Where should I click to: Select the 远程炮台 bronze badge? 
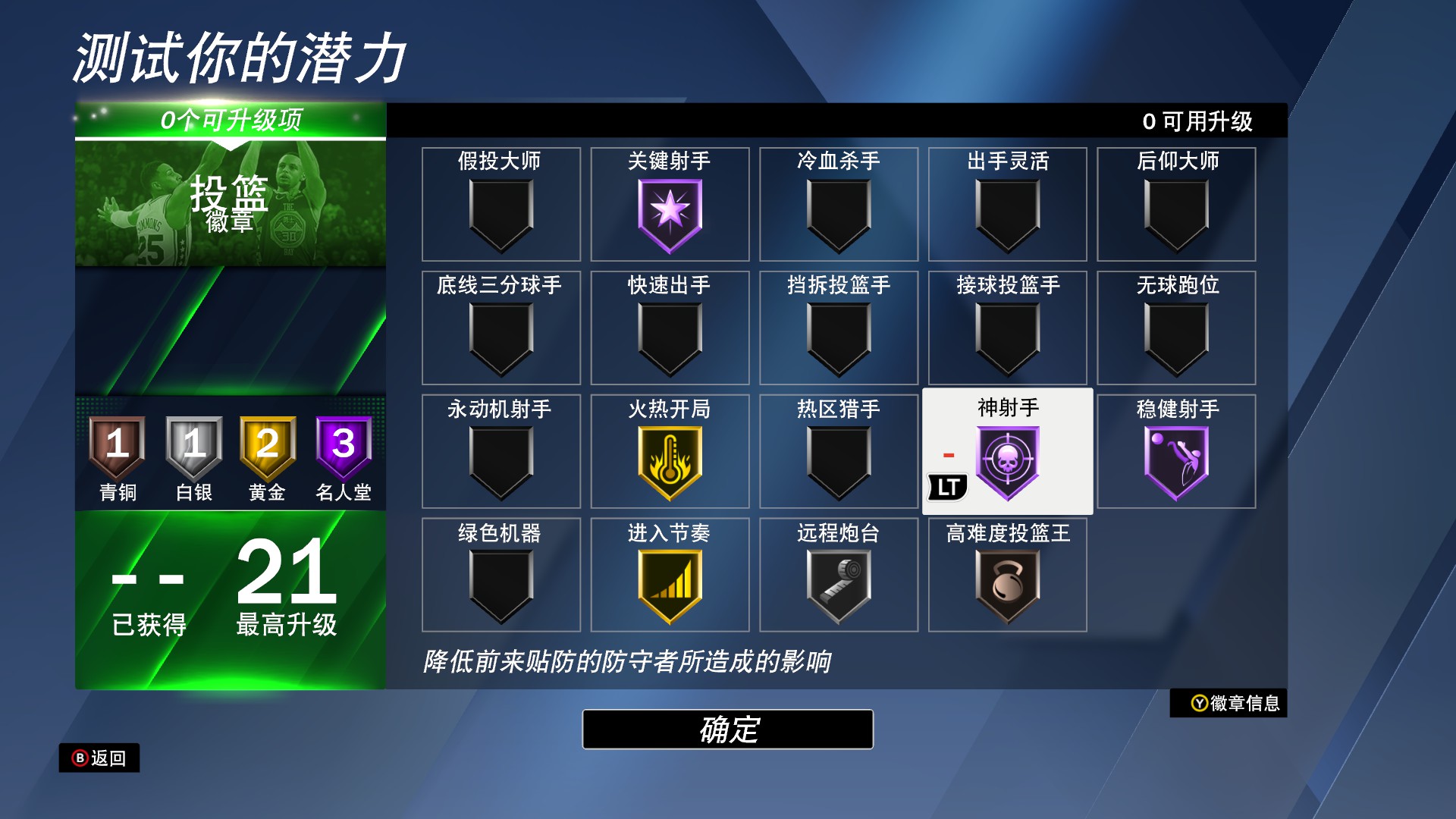[x=838, y=580]
